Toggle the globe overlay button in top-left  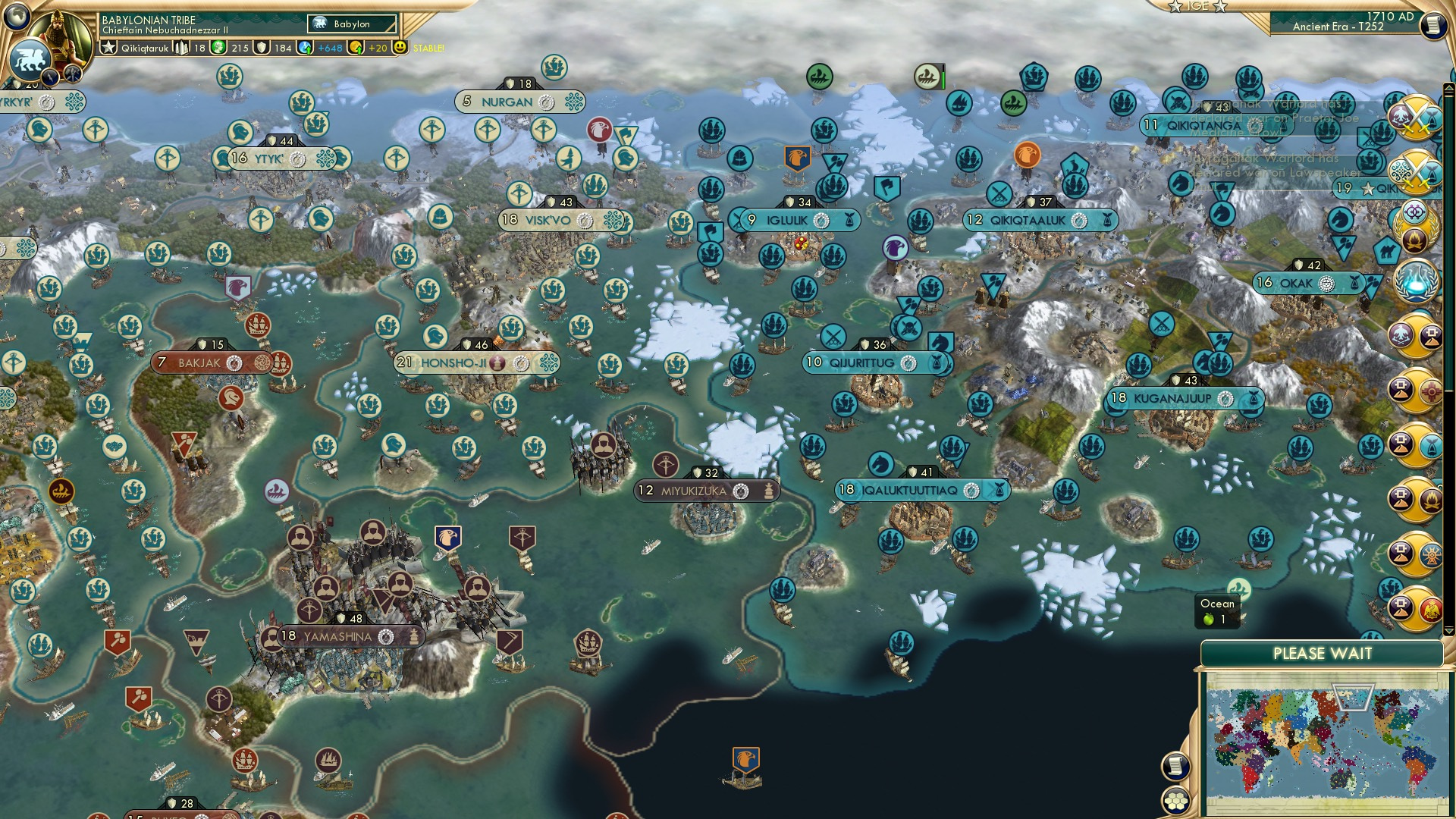(x=17, y=17)
